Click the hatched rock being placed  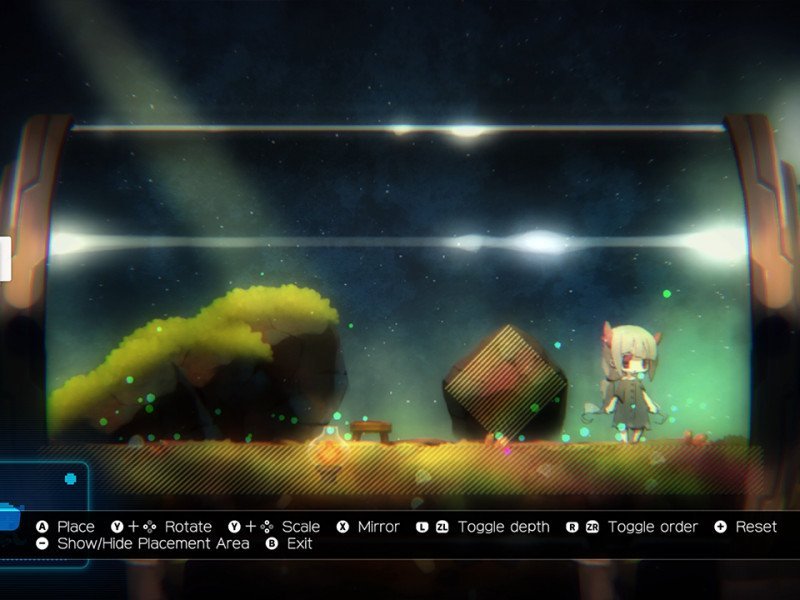click(x=504, y=384)
